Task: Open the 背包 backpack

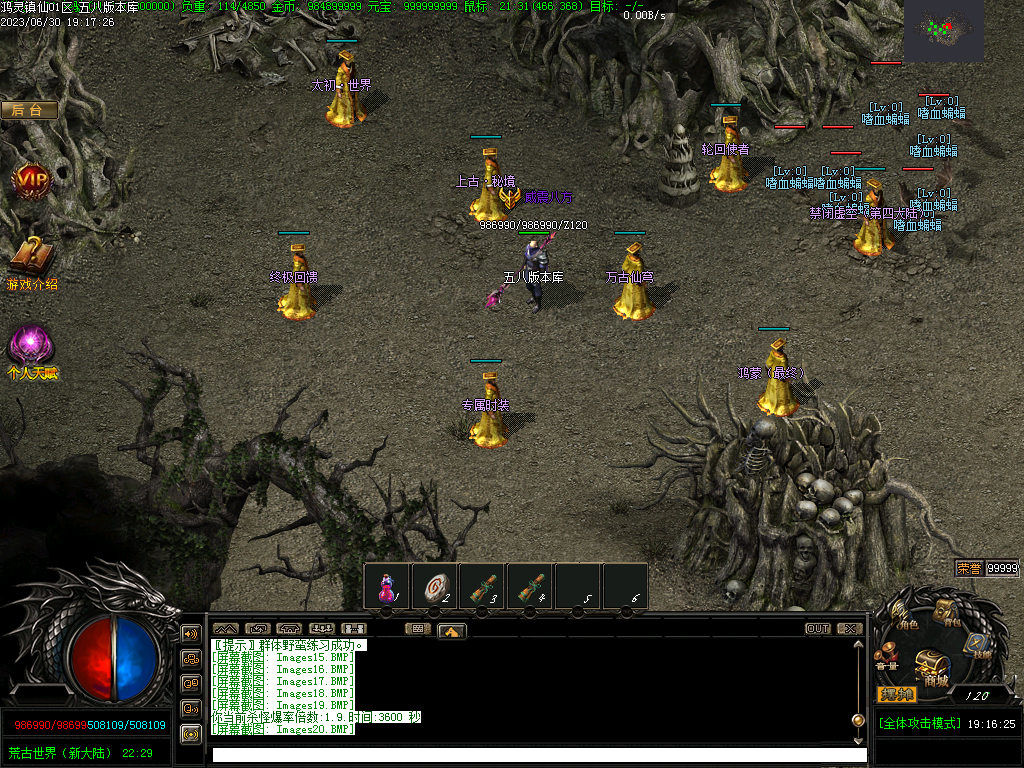Action: [945, 612]
